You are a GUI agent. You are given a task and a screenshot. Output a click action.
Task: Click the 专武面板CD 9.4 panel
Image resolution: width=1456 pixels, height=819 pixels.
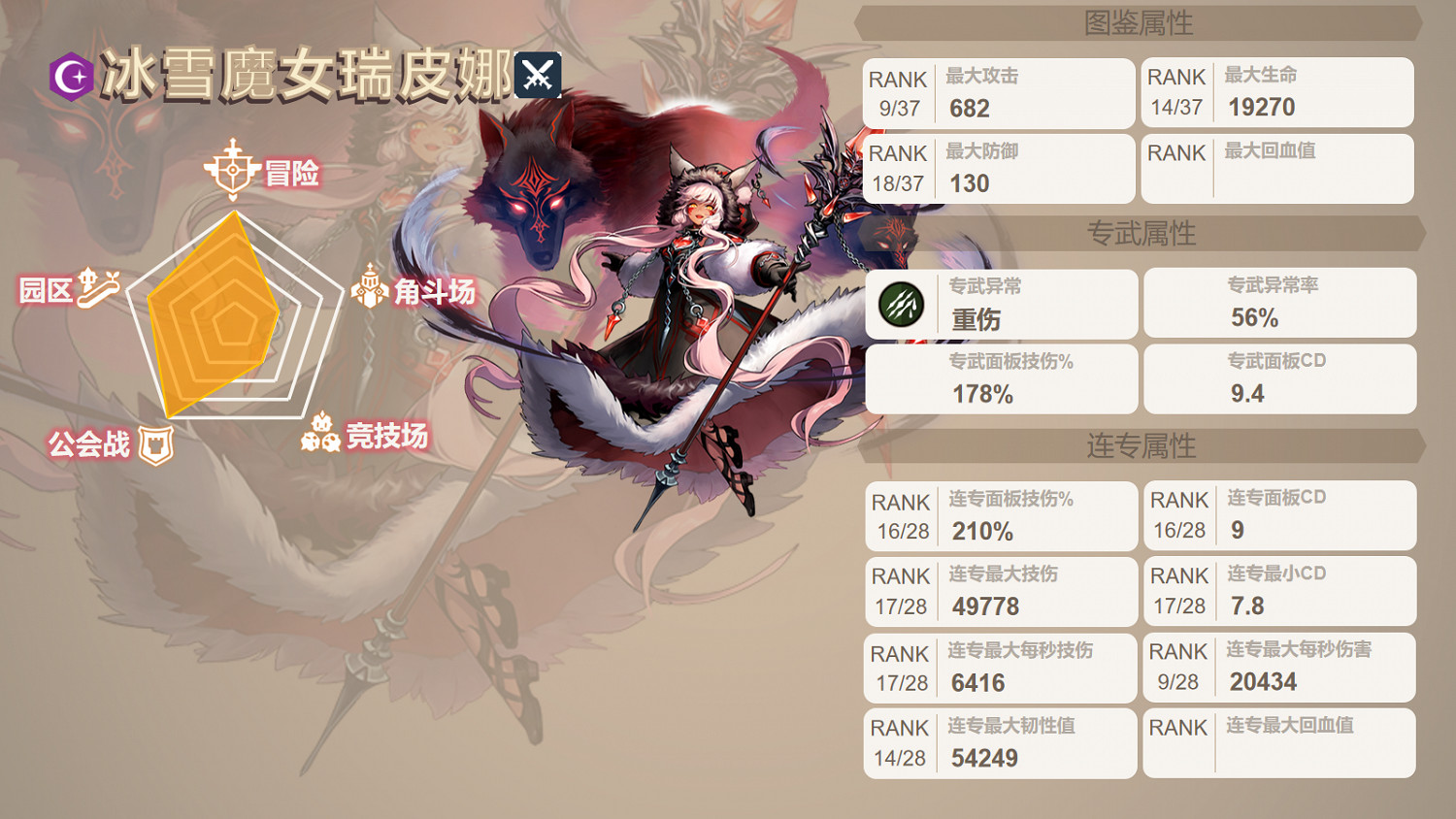pos(1279,378)
